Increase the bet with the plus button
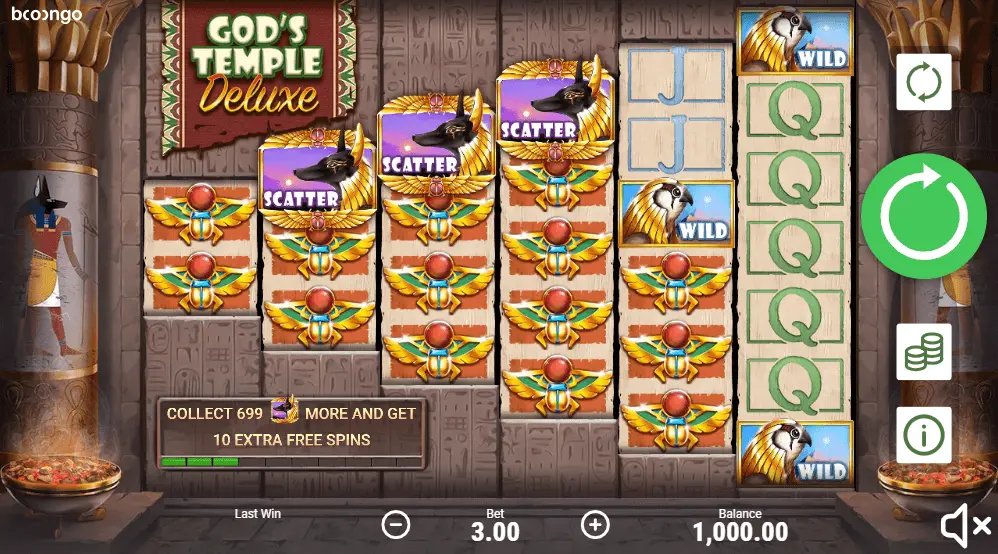Image resolution: width=998 pixels, height=554 pixels. (x=595, y=523)
